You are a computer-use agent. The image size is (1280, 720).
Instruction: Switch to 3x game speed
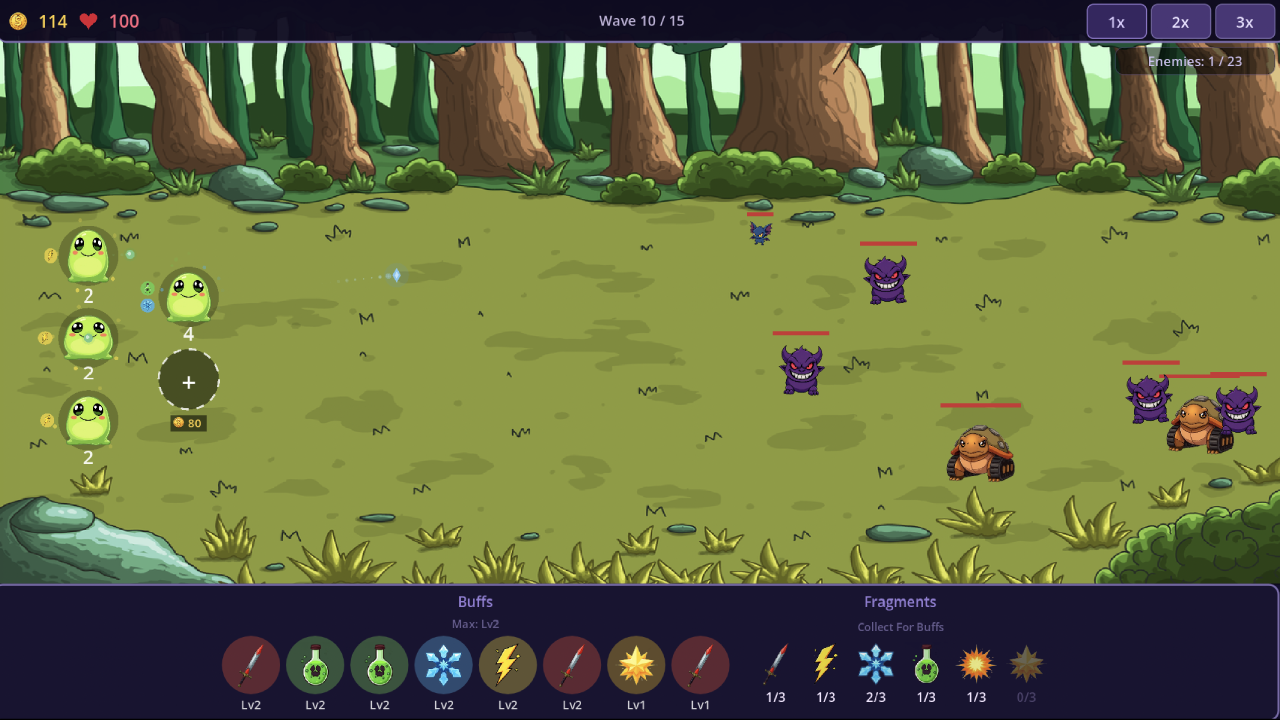click(1245, 20)
